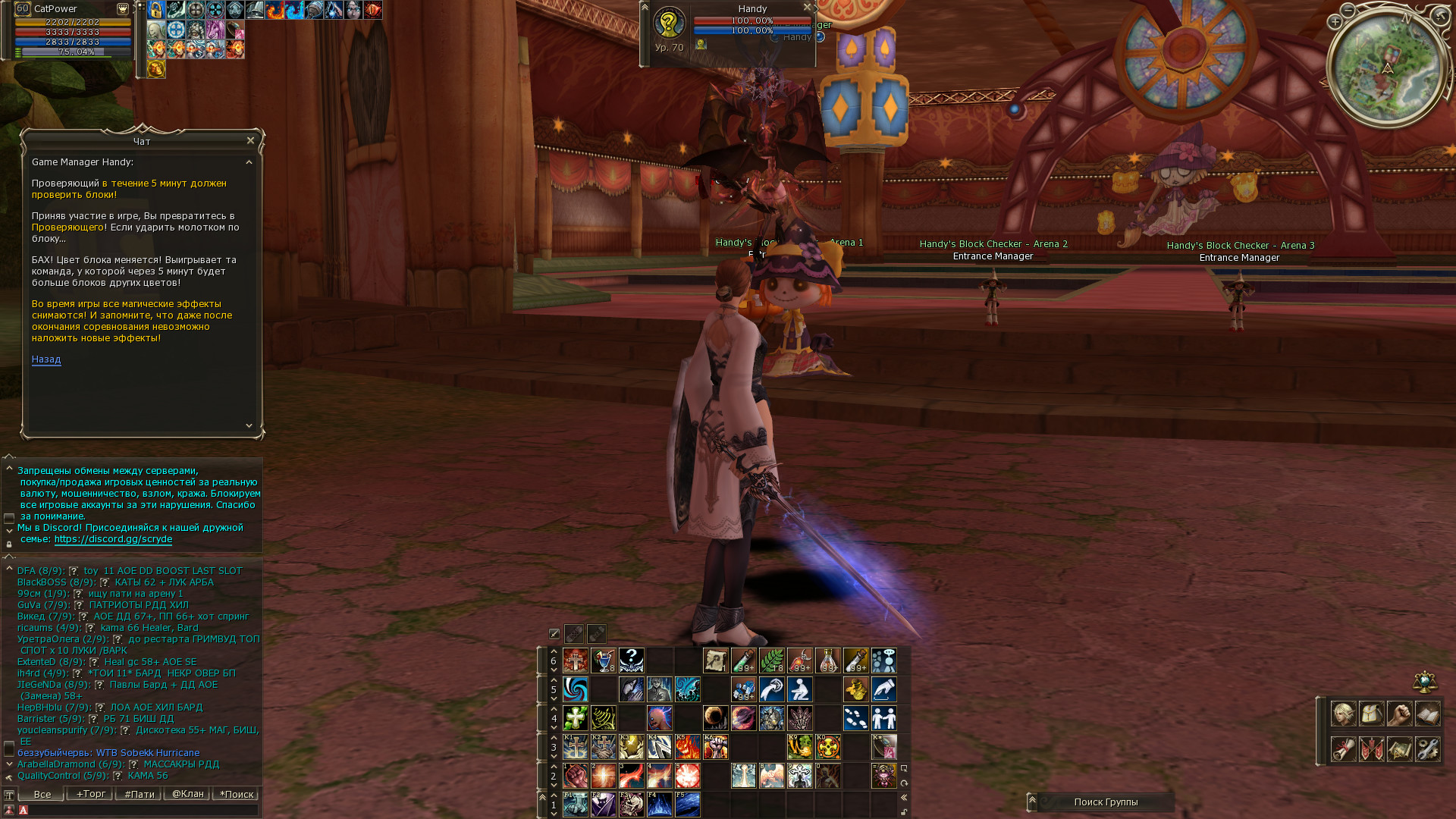The height and width of the screenshot is (819, 1456).
Task: Switch to the +Торг chat tab
Action: [90, 794]
